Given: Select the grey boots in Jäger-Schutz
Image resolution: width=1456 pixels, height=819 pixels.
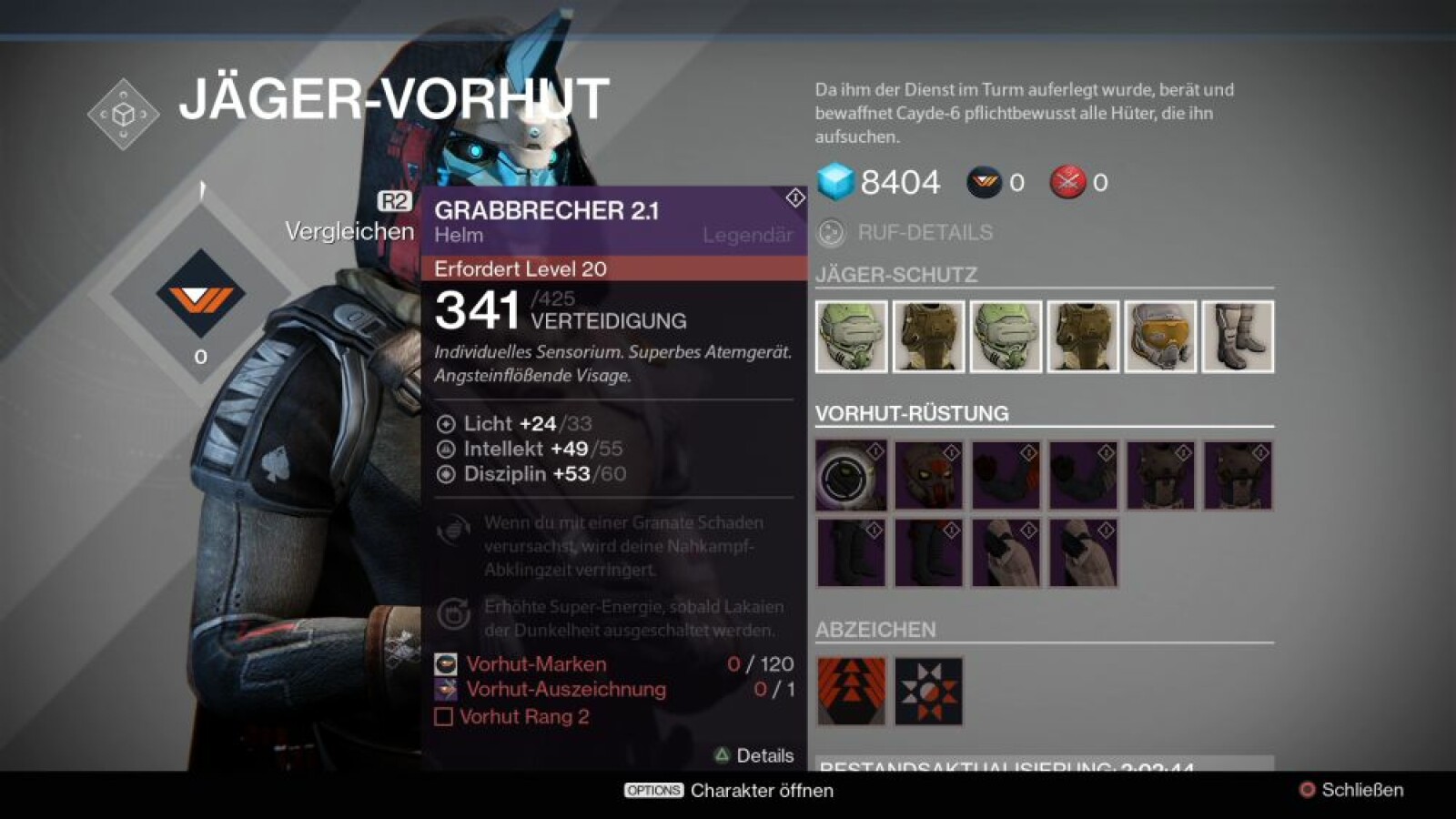Looking at the screenshot, I should click(x=1238, y=337).
